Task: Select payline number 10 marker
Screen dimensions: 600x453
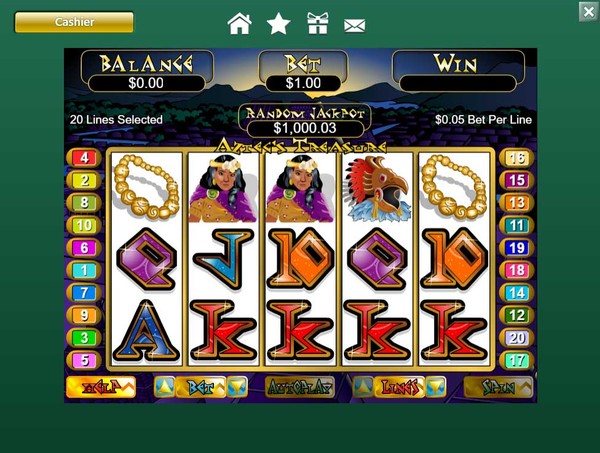Action: 84,225
